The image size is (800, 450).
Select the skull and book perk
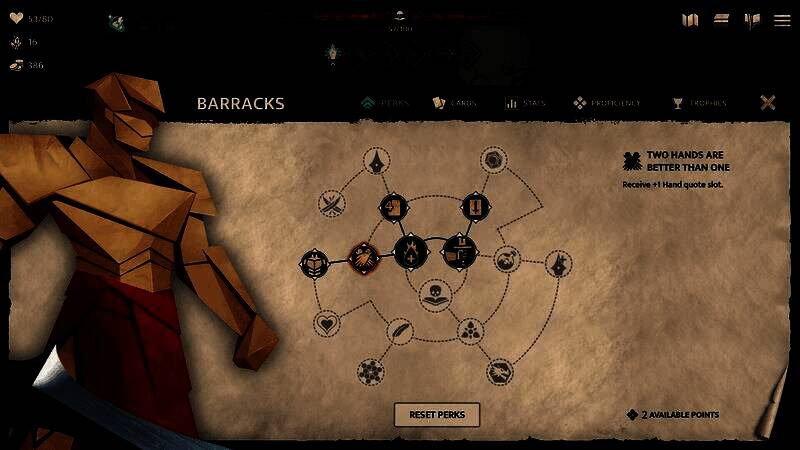(433, 295)
